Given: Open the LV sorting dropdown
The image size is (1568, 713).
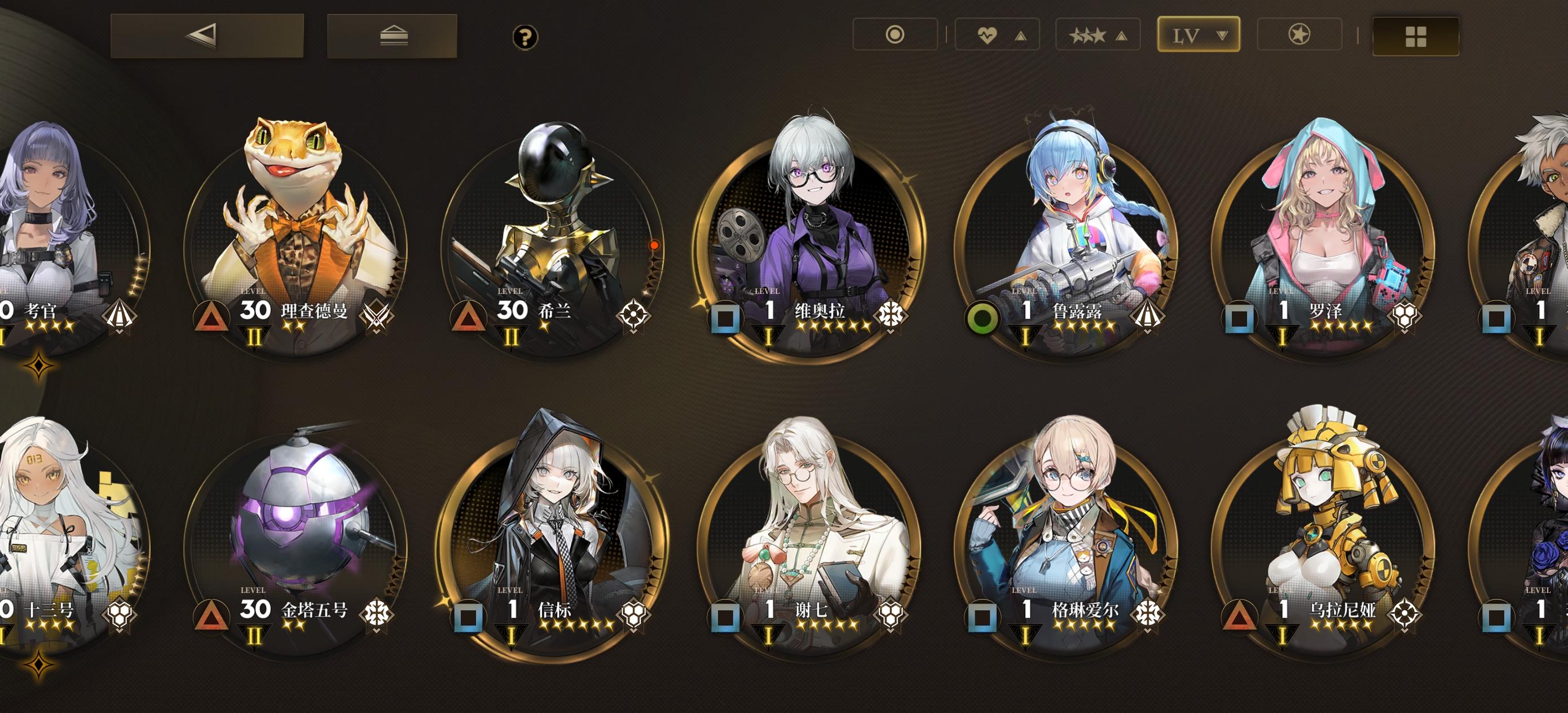Looking at the screenshot, I should (1198, 34).
